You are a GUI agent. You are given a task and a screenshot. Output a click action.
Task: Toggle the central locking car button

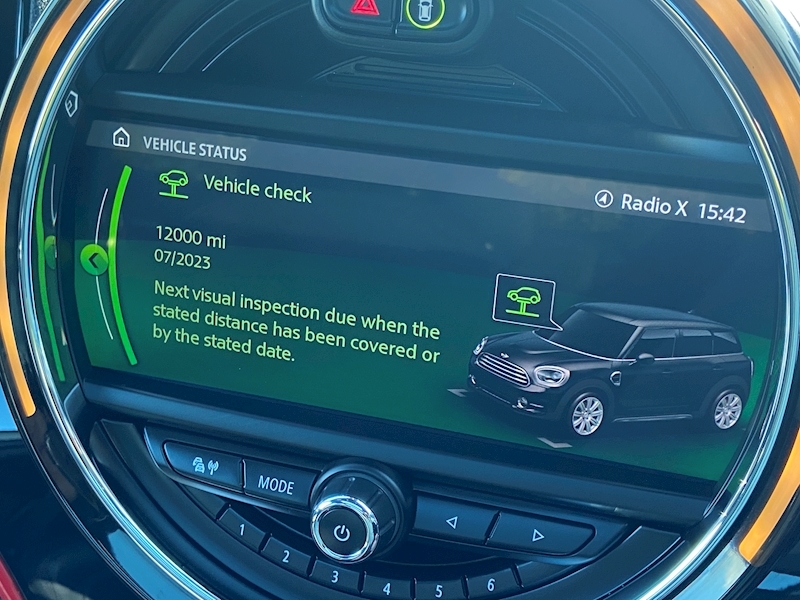423,11
